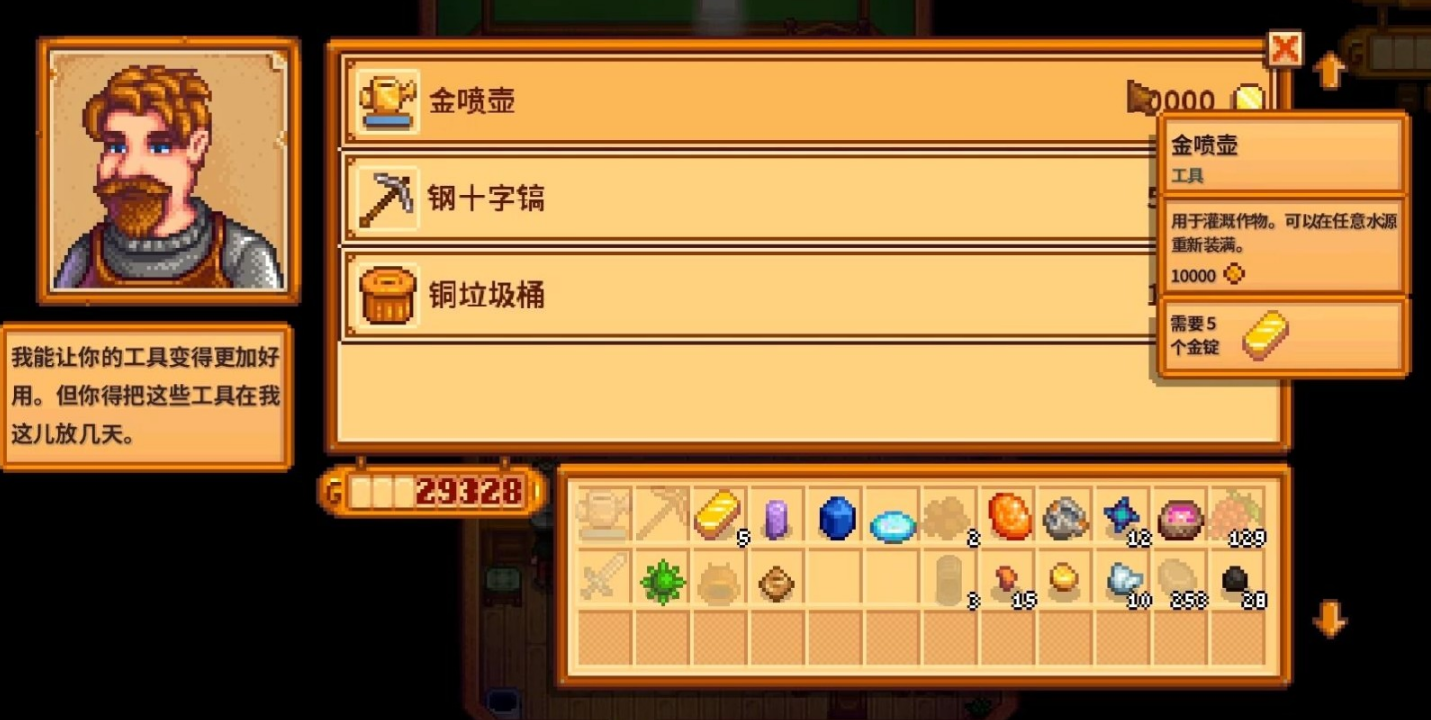Click the red mushroom stack of 15
The width and height of the screenshot is (1431, 720).
pyautogui.click(x=1009, y=580)
